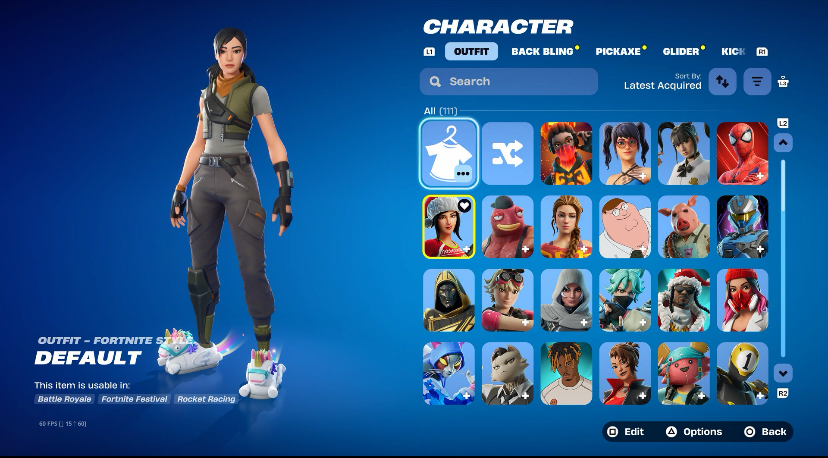828x458 pixels.
Task: Select the blue armored helmet outfit
Action: (x=743, y=227)
